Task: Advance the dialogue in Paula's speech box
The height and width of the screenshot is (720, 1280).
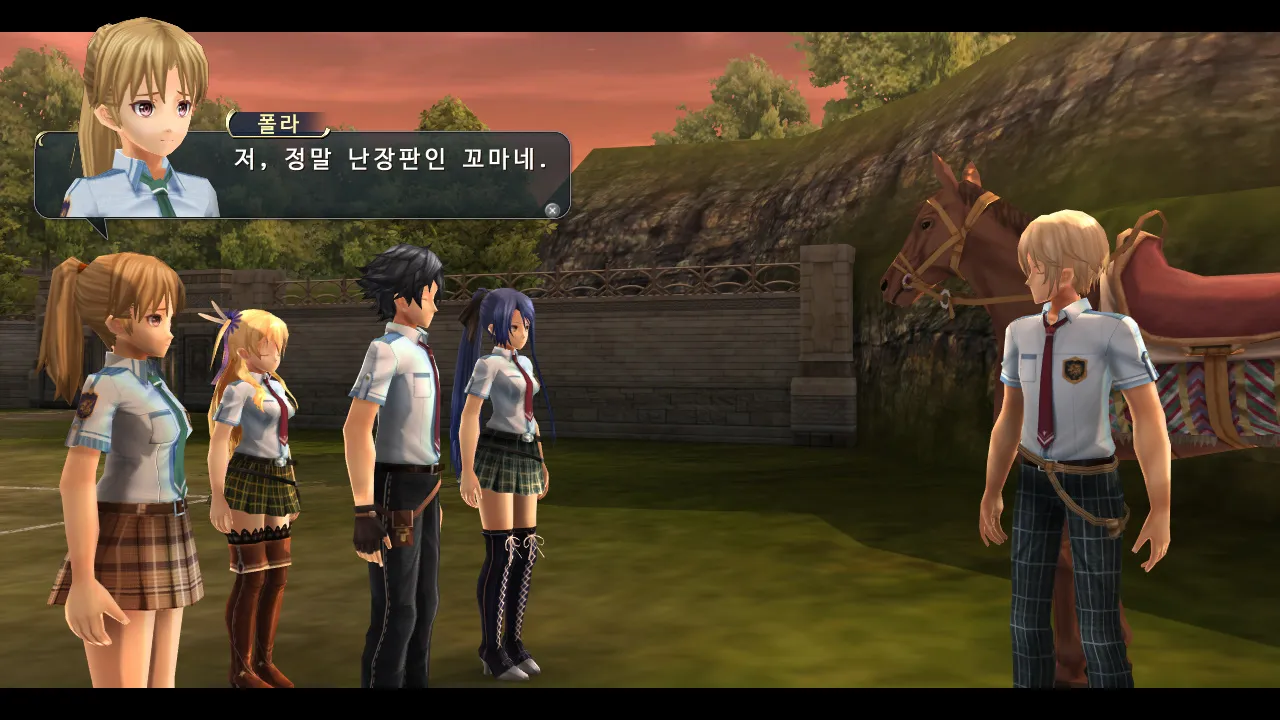Action: (x=552, y=210)
